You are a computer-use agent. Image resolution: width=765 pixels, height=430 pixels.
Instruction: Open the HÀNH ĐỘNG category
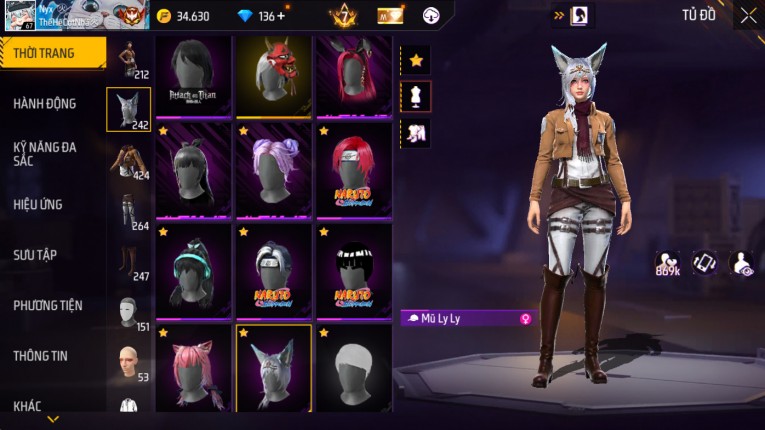click(x=45, y=103)
